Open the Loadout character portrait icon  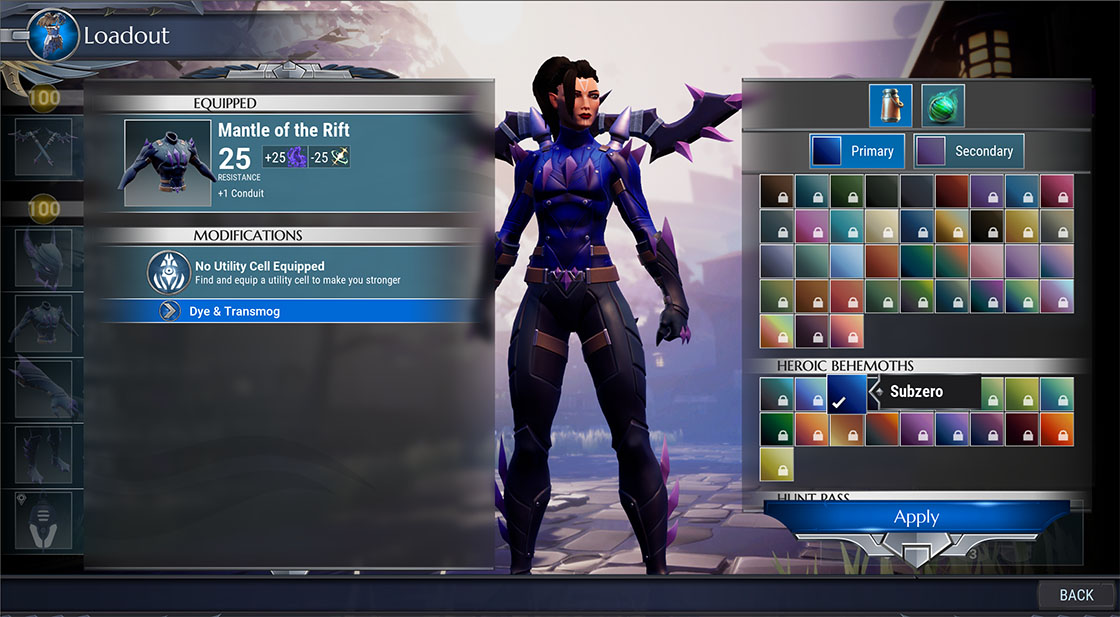(53, 34)
